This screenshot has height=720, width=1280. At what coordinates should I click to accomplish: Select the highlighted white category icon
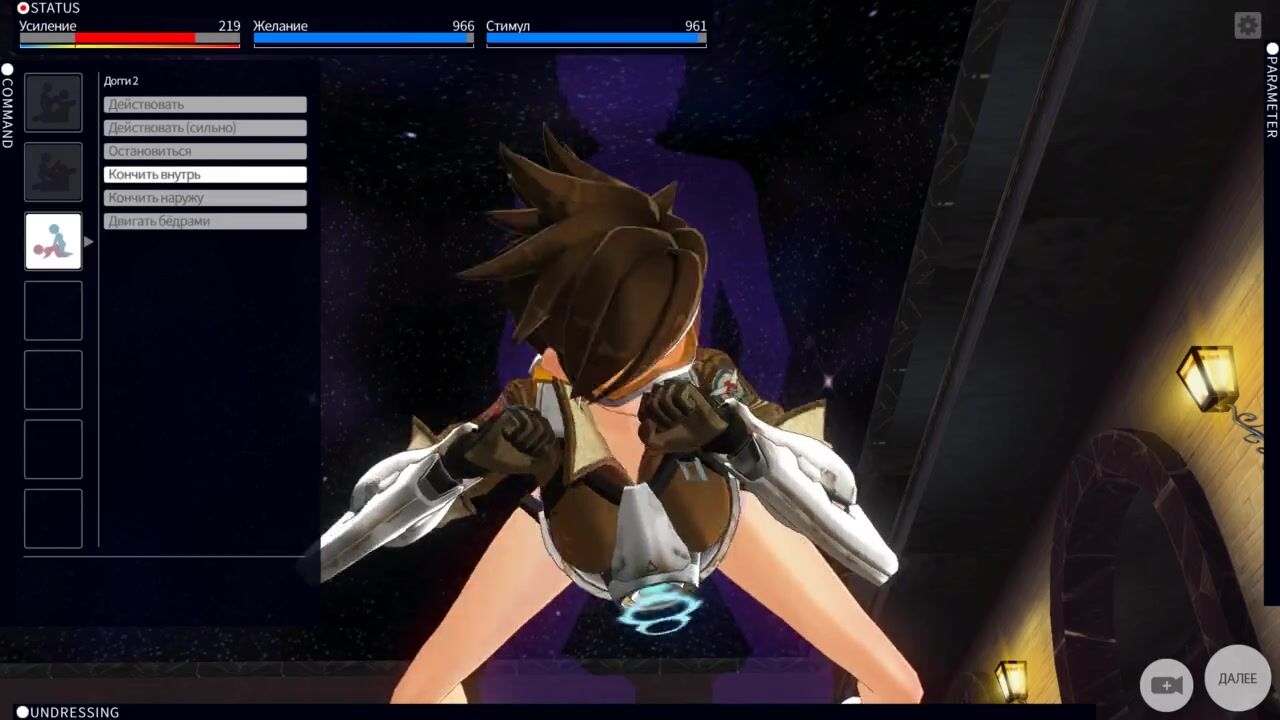[x=53, y=241]
